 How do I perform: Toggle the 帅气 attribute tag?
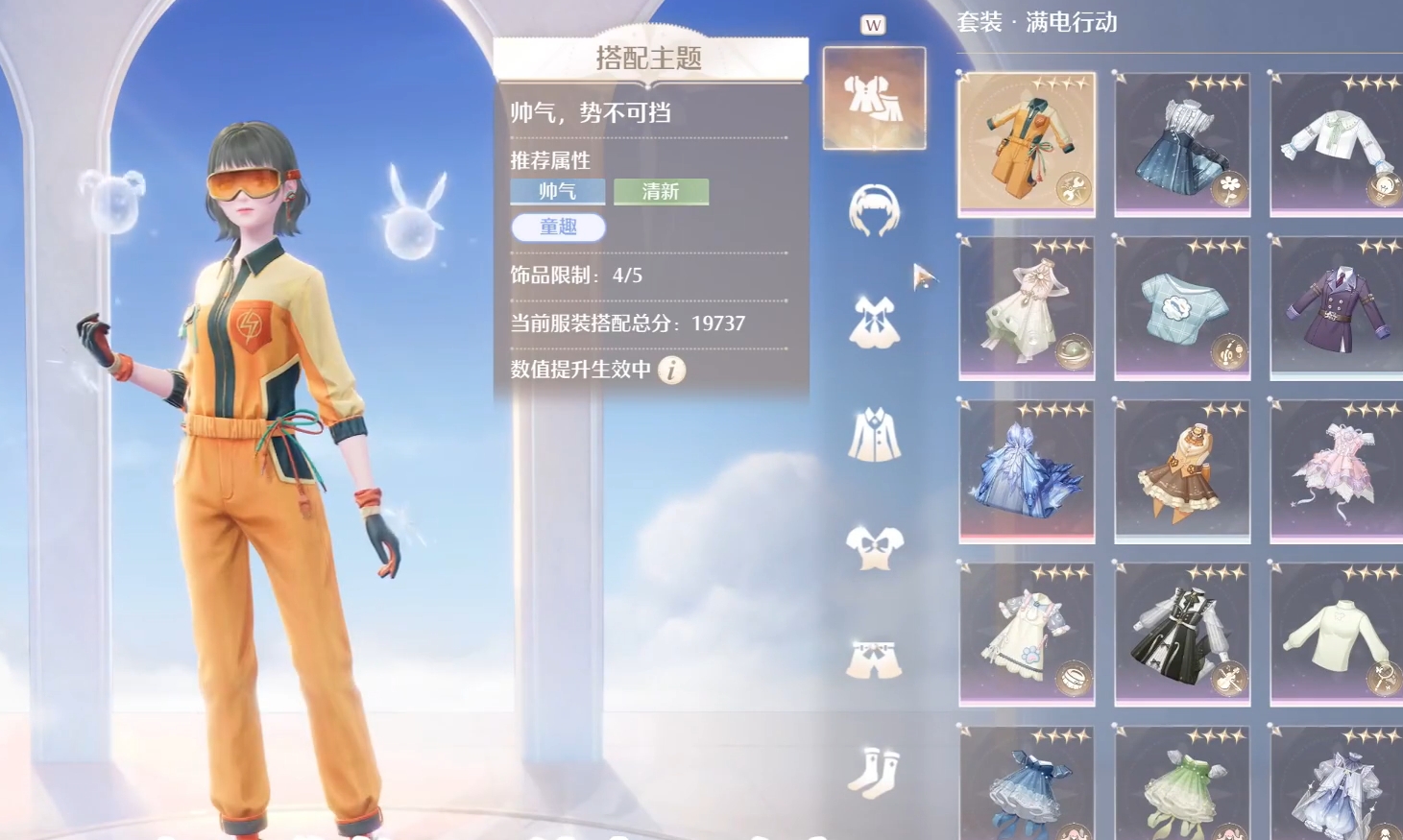click(x=558, y=191)
